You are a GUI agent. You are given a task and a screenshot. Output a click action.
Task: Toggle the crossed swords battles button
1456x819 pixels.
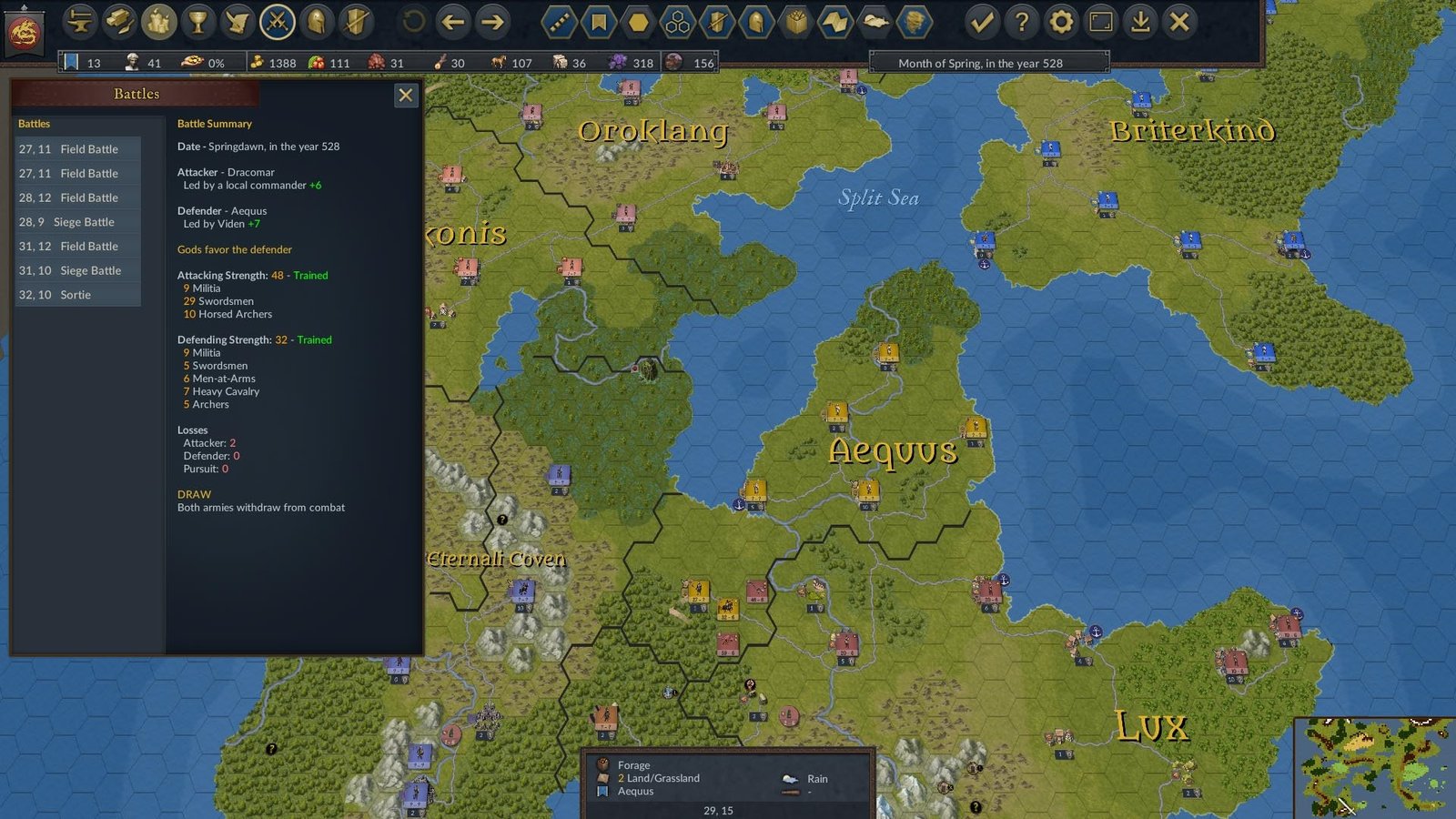pyautogui.click(x=277, y=22)
